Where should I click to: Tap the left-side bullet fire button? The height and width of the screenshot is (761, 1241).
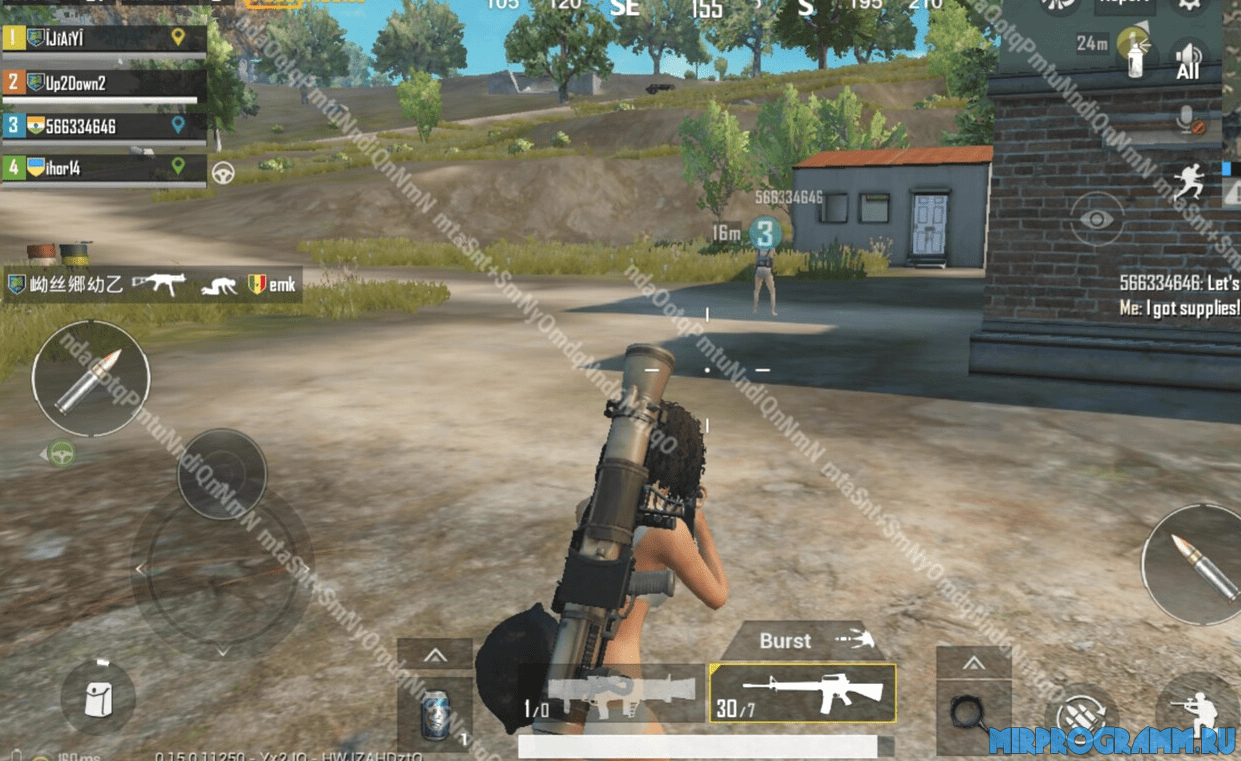[90, 379]
